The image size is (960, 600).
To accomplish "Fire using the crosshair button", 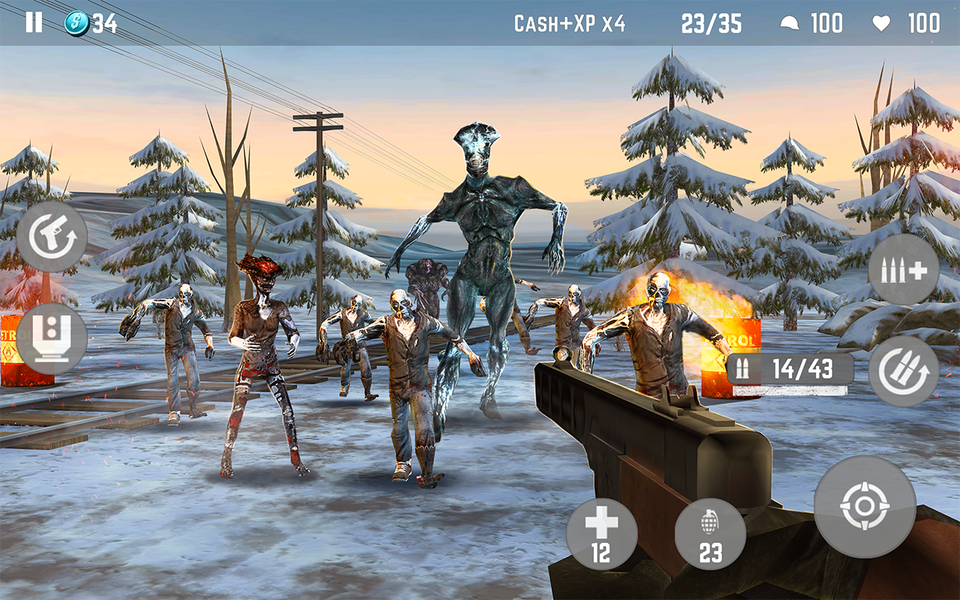I will [865, 506].
